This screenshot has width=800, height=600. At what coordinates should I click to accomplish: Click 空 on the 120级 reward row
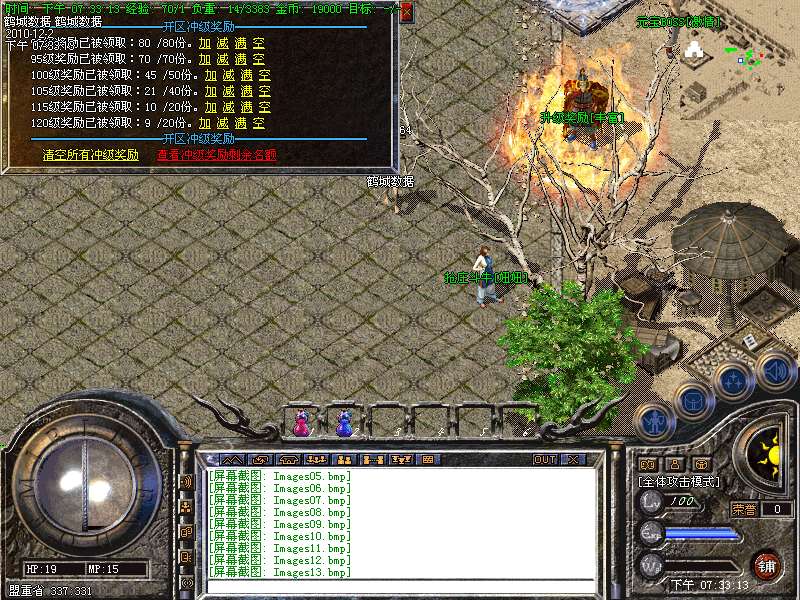point(258,123)
